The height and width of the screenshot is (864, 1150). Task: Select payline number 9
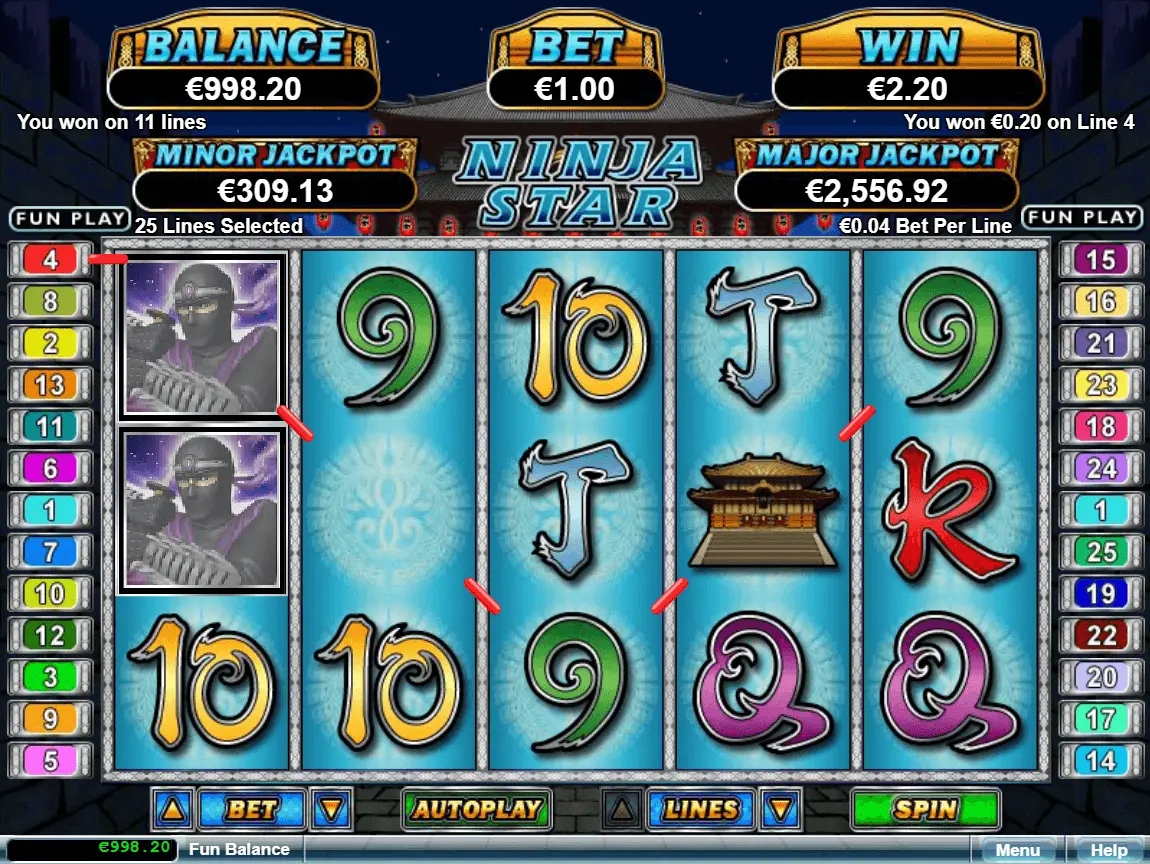coord(50,718)
